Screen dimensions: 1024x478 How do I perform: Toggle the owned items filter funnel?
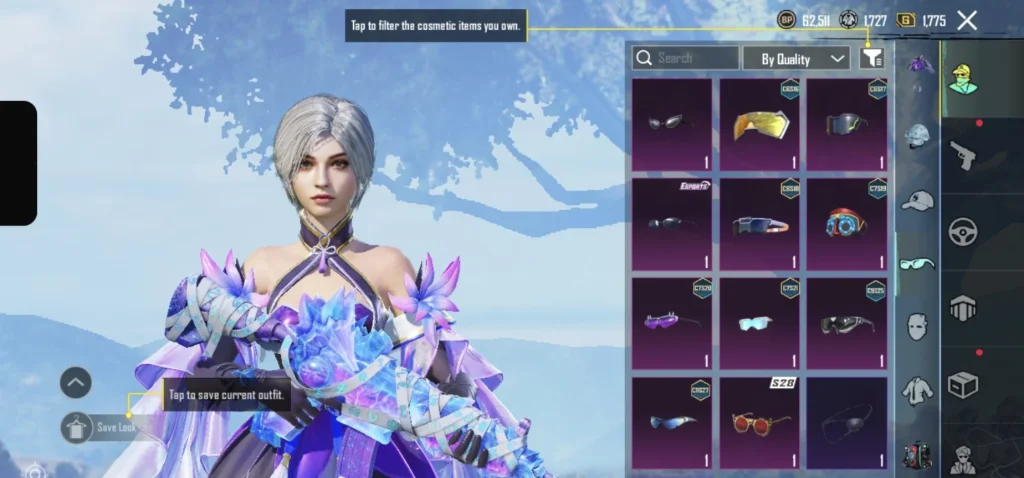(872, 59)
